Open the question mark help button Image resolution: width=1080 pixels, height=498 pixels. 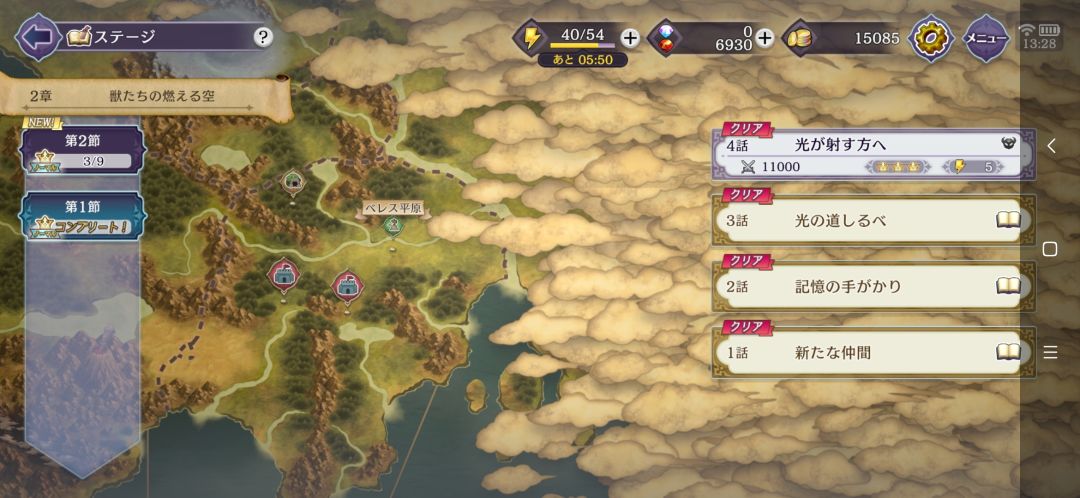point(263,38)
